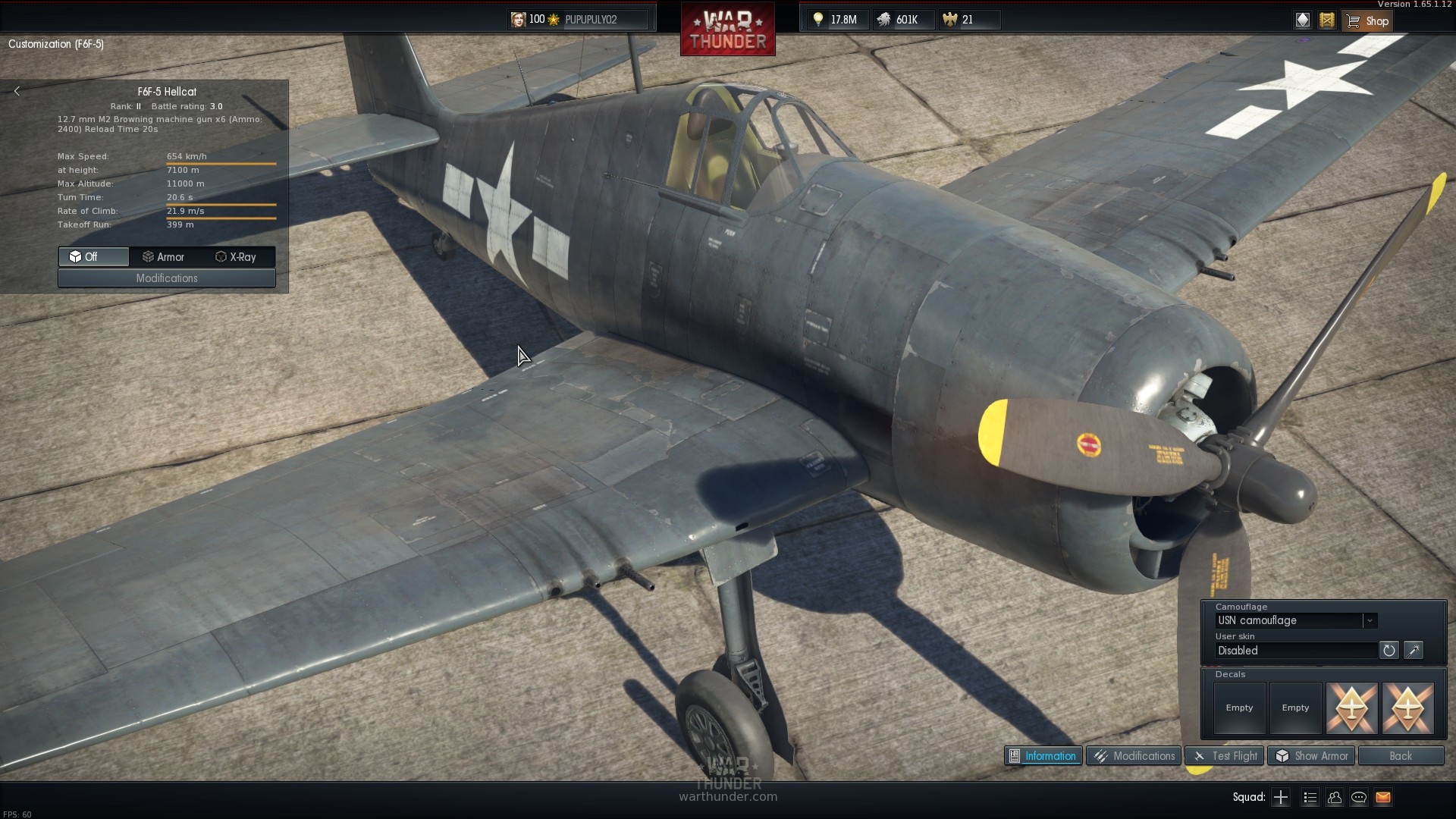Switch to X-Ray view mode
The image size is (1456, 819).
coord(236,257)
